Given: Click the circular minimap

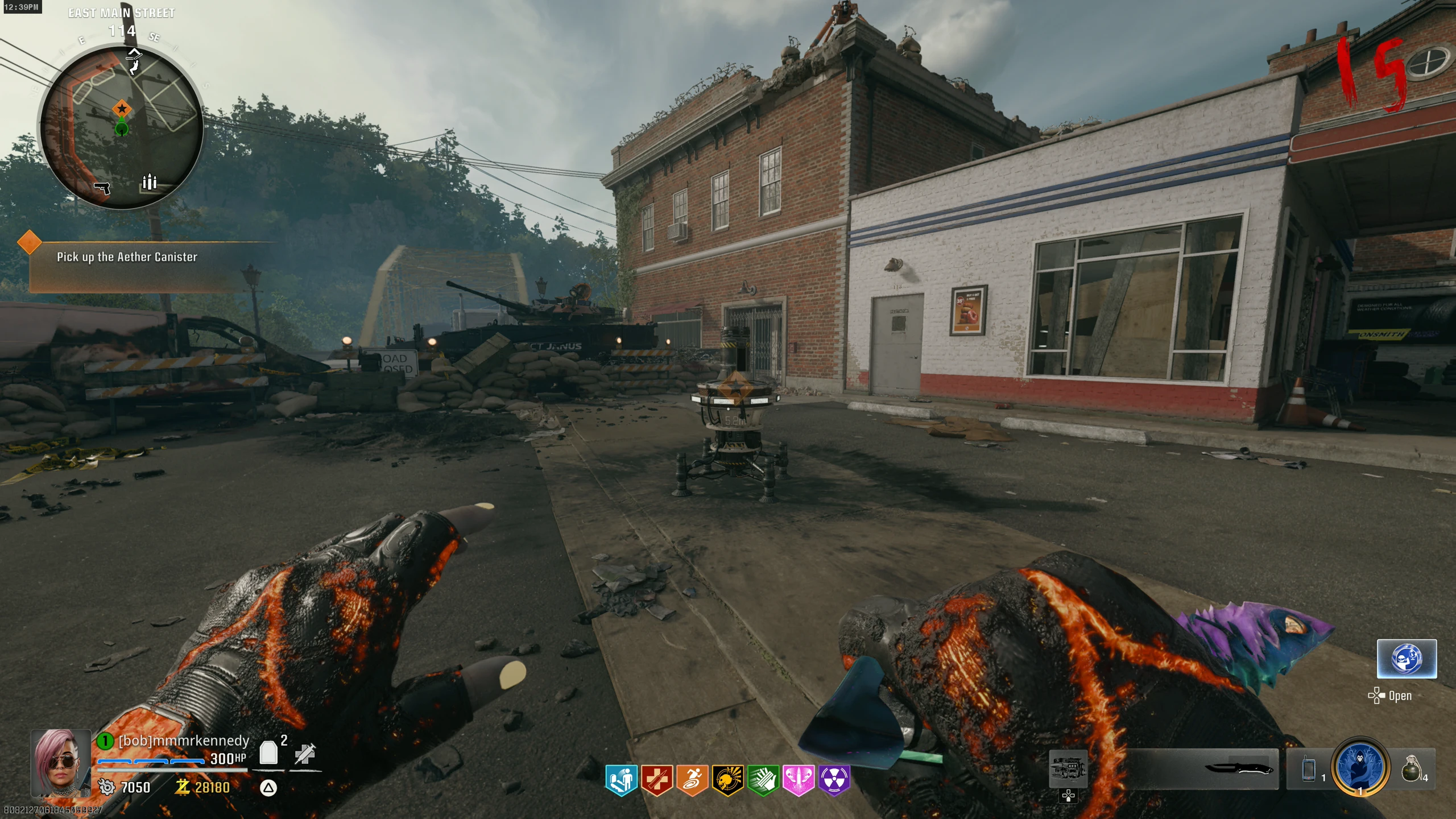Looking at the screenshot, I should click(x=121, y=127).
